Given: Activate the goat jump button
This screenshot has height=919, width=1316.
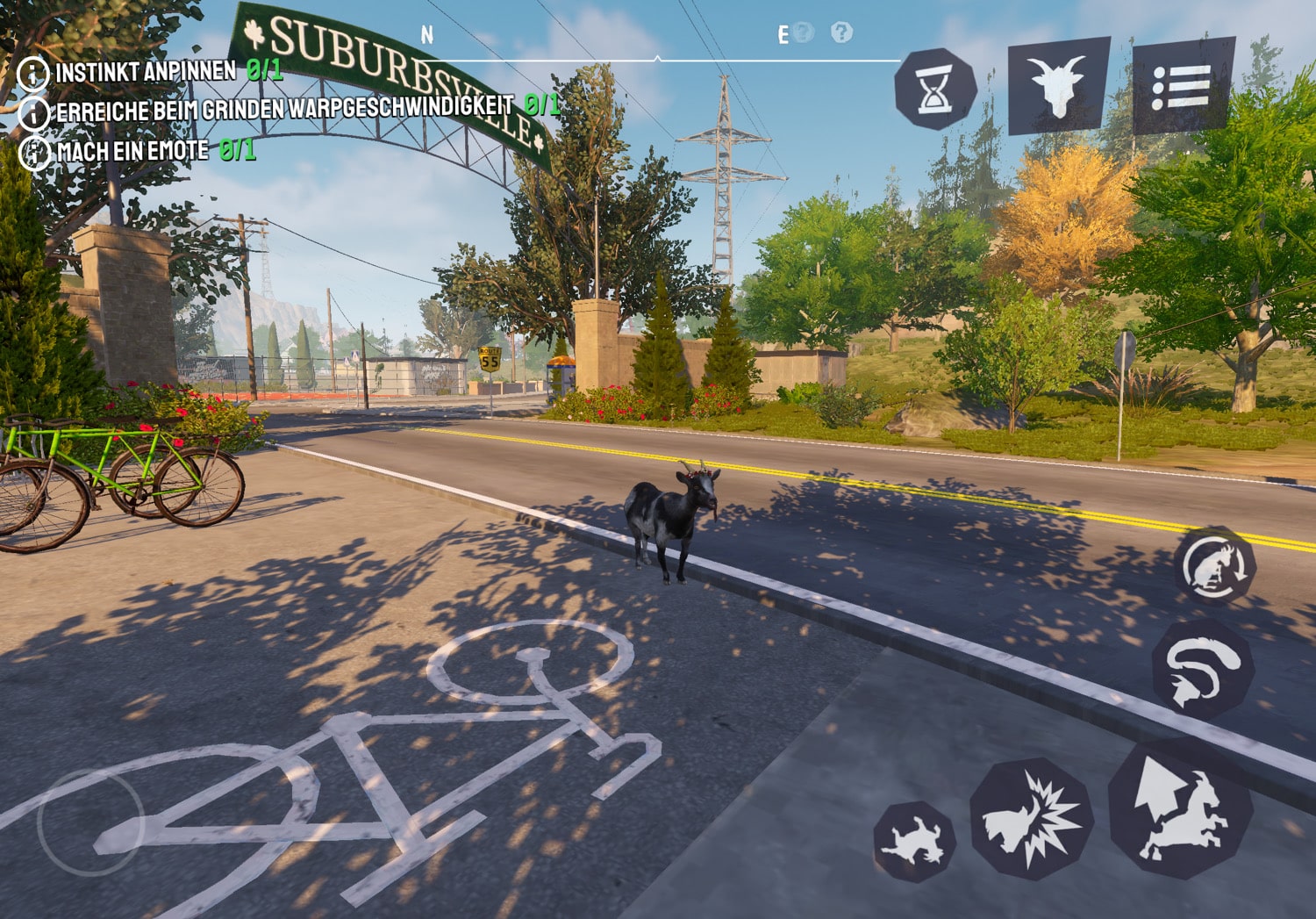Looking at the screenshot, I should pyautogui.click(x=1180, y=809).
